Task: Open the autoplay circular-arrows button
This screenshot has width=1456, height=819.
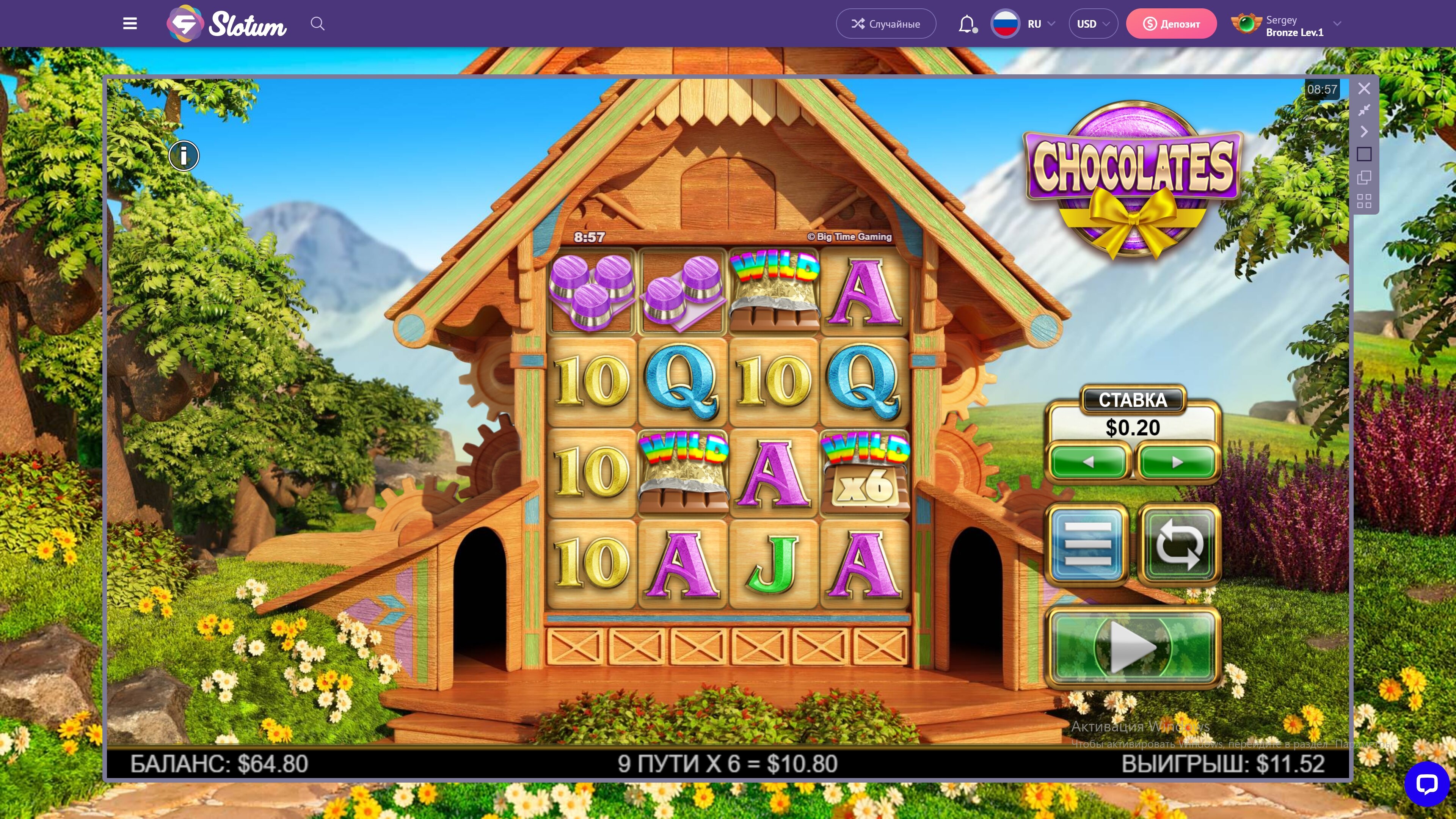Action: pos(1179,544)
